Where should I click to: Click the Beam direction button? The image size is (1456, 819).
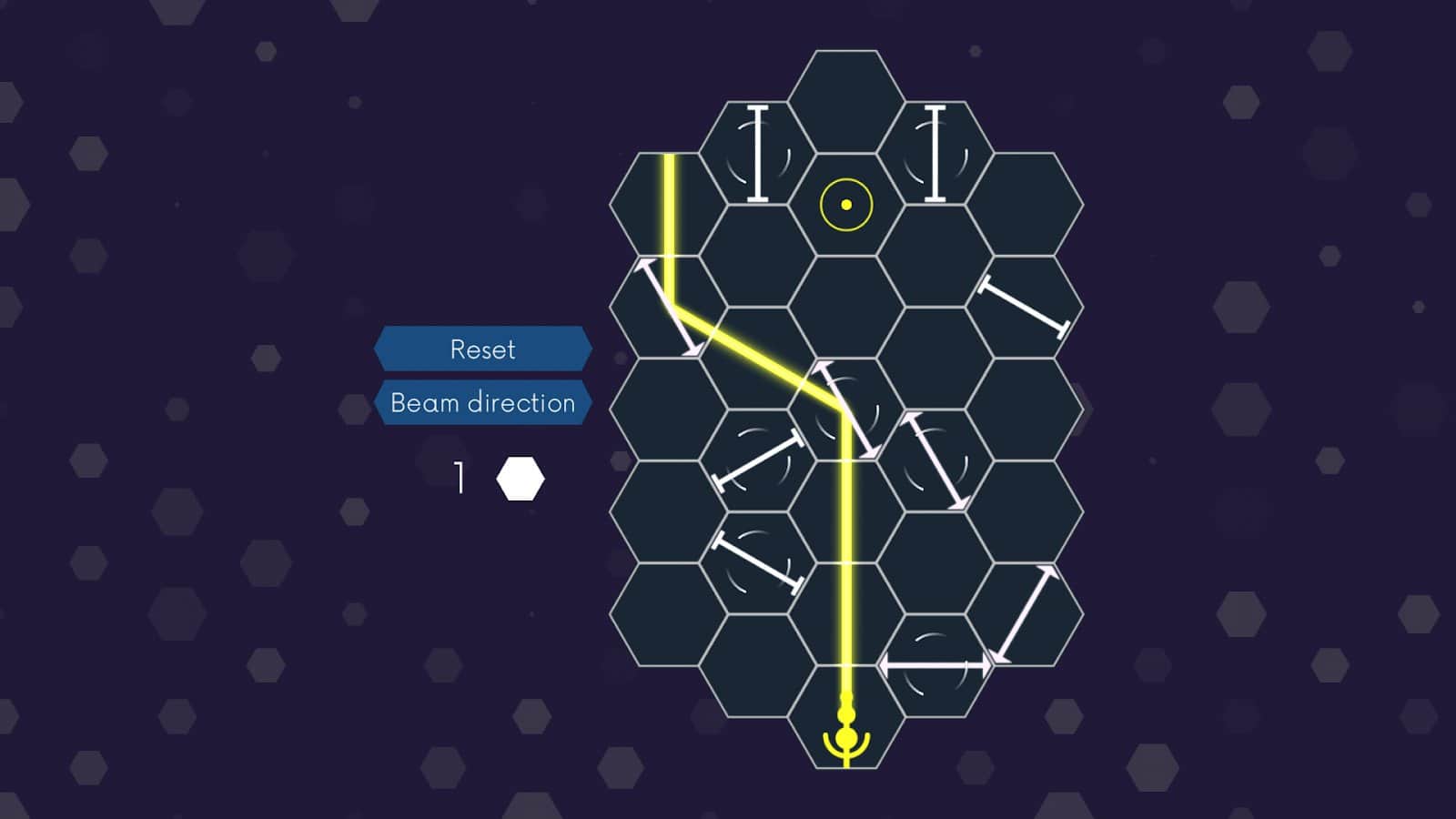483,401
